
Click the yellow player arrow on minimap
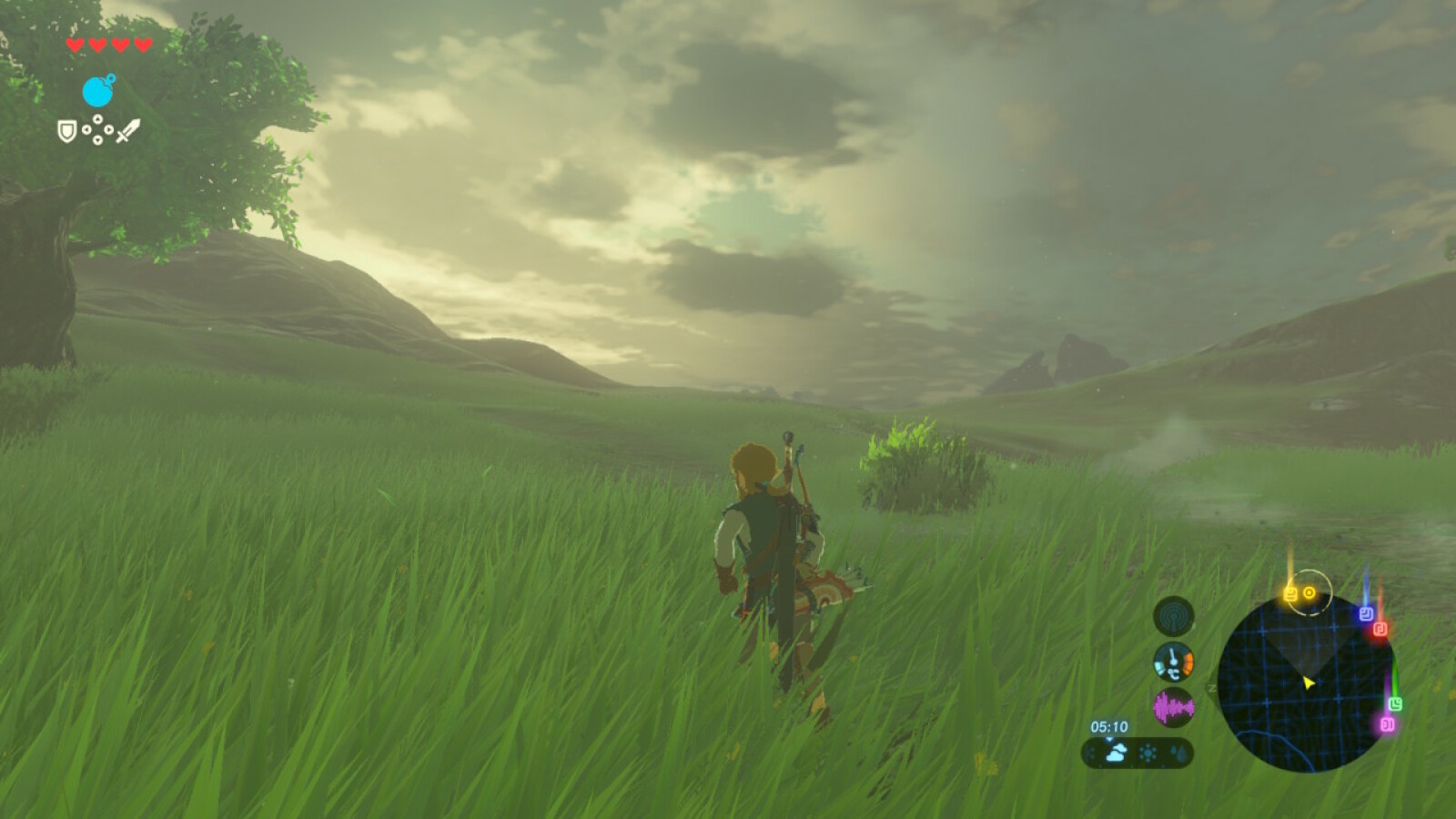(1309, 683)
